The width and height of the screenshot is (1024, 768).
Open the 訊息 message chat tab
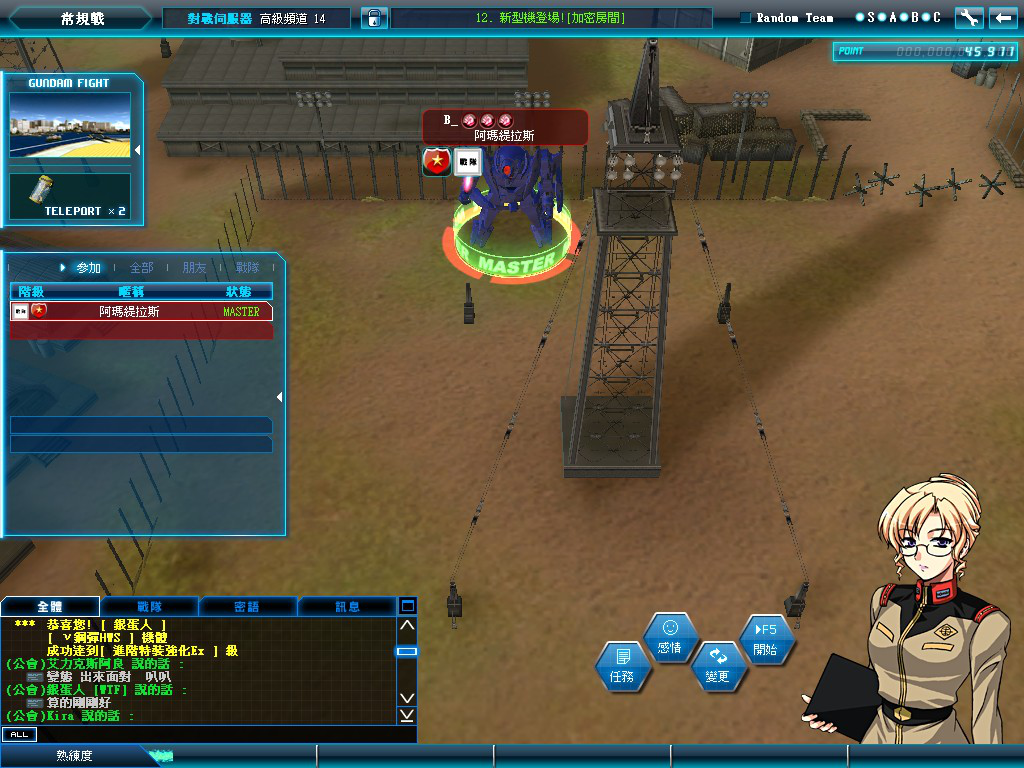[347, 606]
